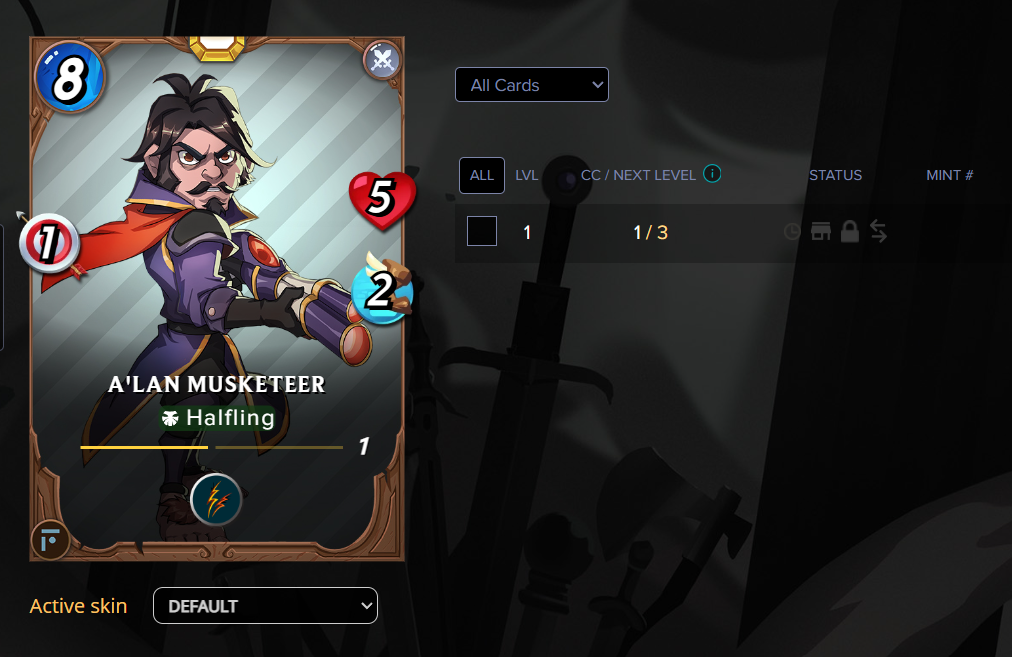Sort by the MINT # column header
The width and height of the screenshot is (1012, 657).
pyautogui.click(x=949, y=175)
